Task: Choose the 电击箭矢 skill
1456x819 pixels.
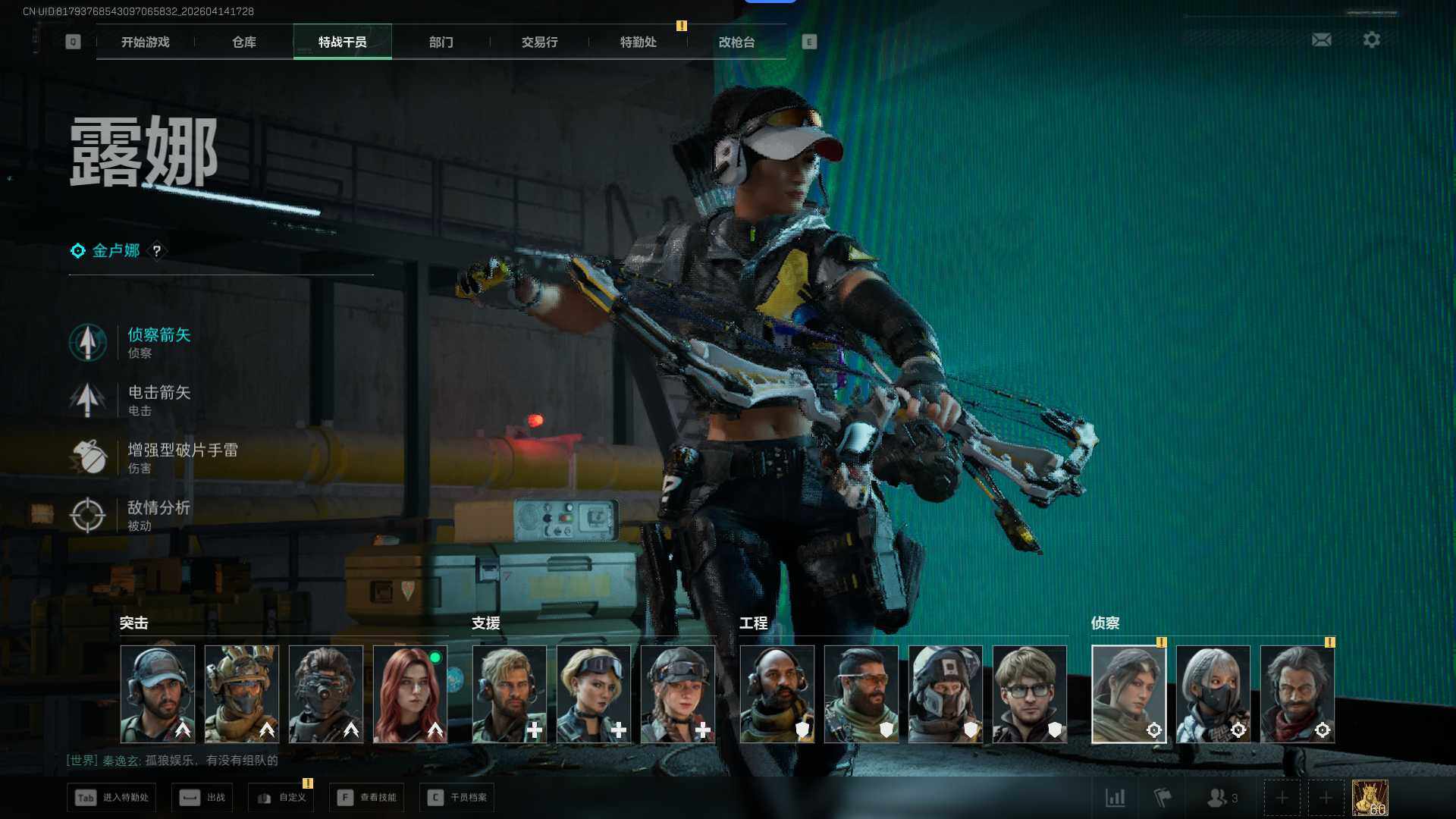Action: click(158, 399)
